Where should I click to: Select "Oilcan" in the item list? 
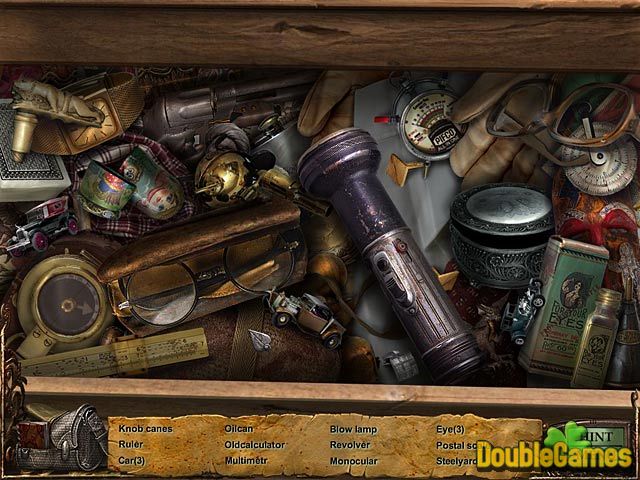click(x=239, y=428)
